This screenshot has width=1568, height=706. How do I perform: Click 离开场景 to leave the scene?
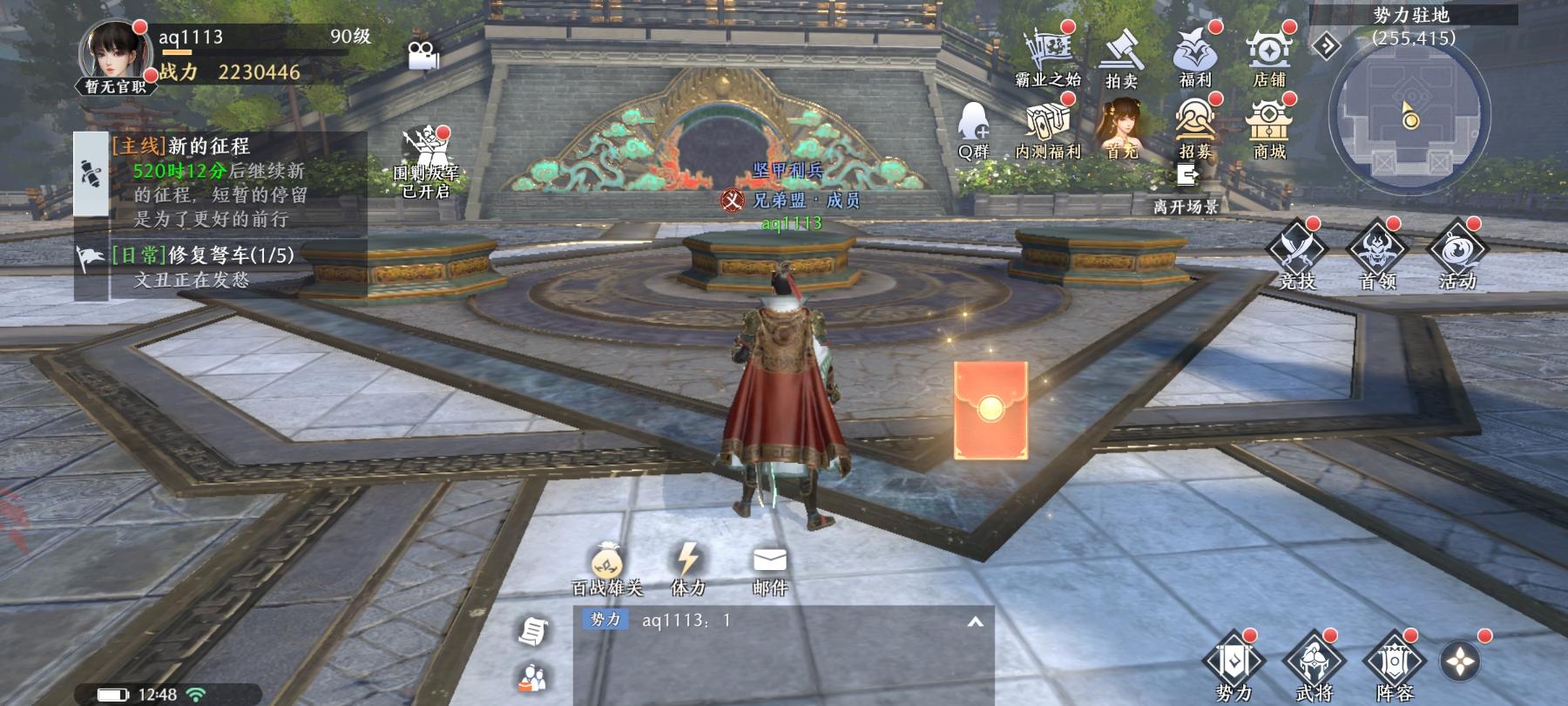(1186, 189)
